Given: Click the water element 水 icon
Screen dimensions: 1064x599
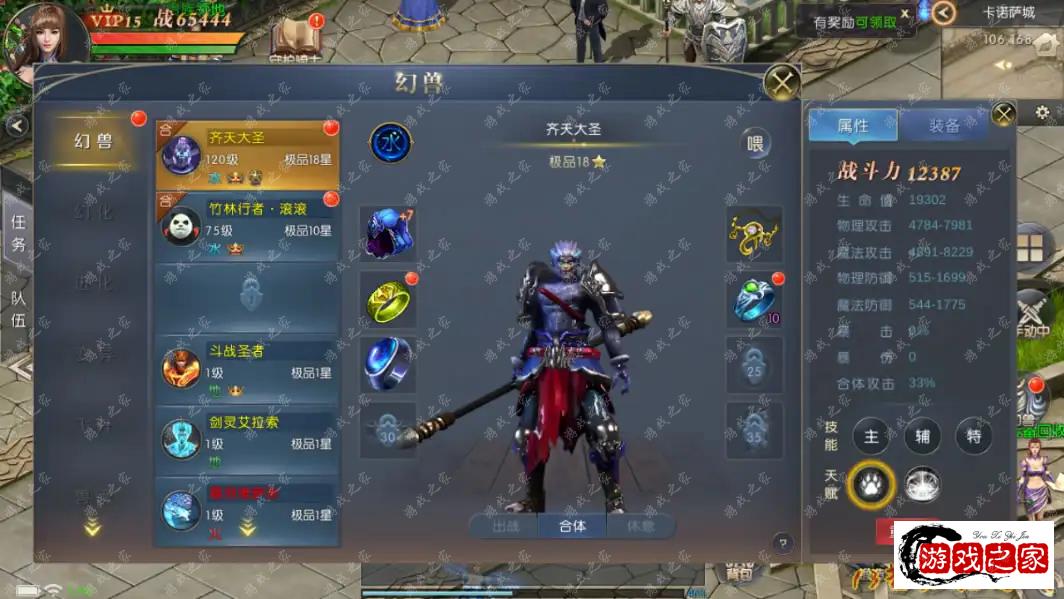Looking at the screenshot, I should (390, 143).
